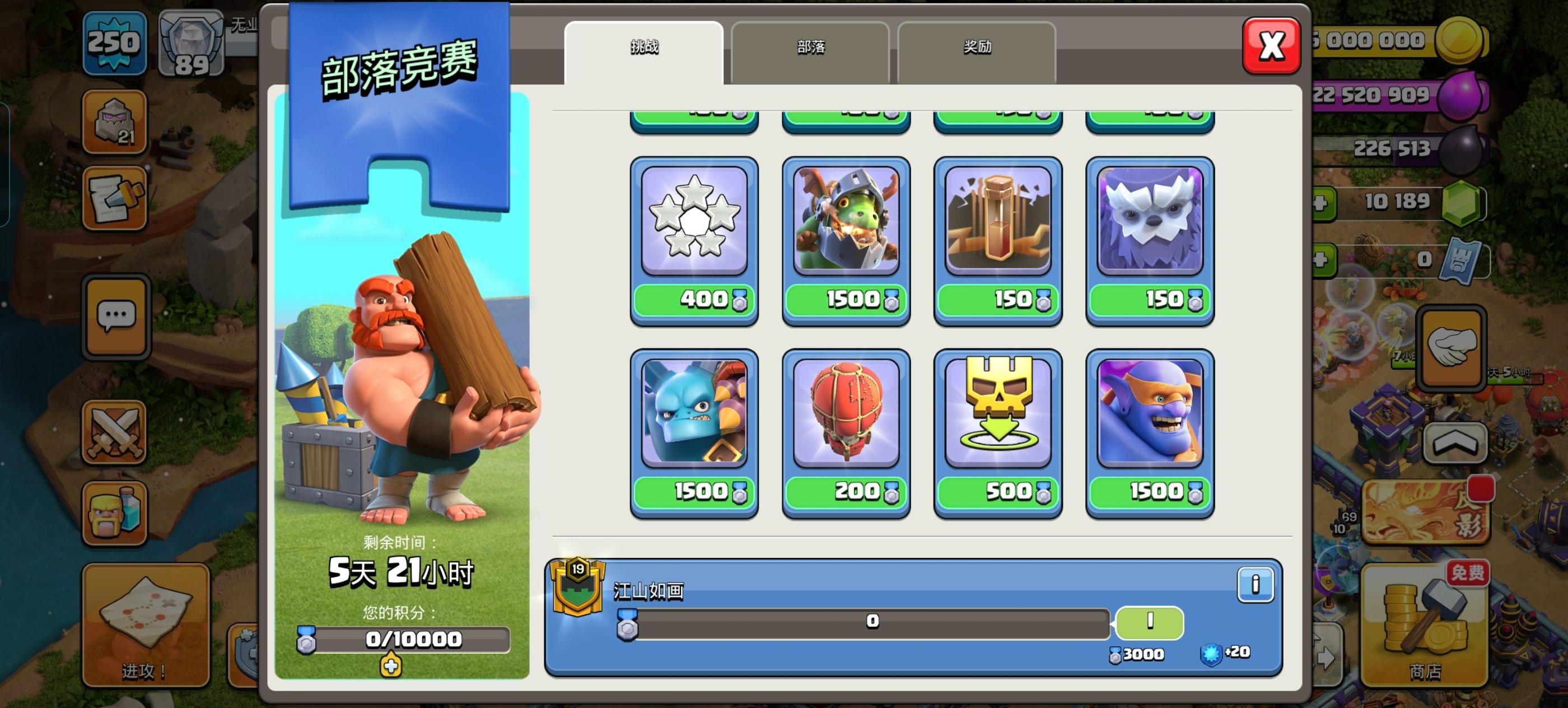This screenshot has width=1568, height=708.
Task: Close the Clan Games window
Action: [x=1271, y=46]
